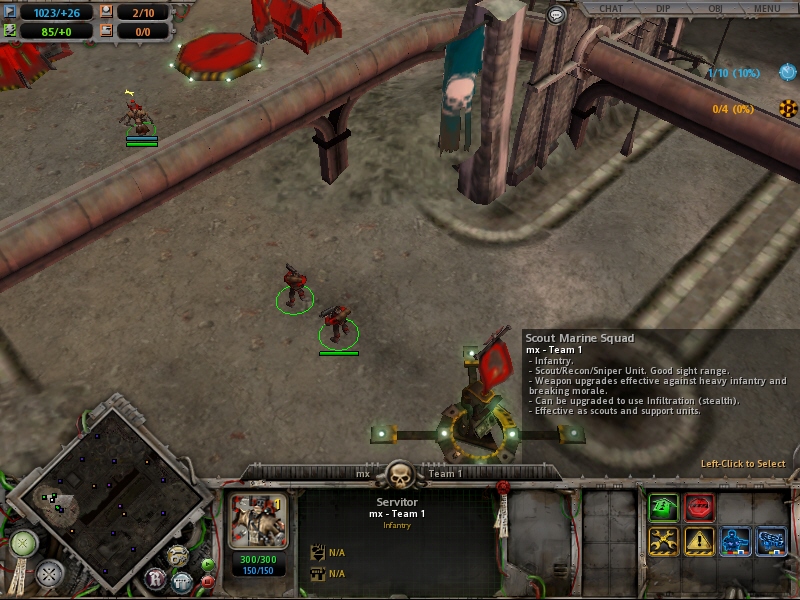Image resolution: width=800 pixels, height=600 pixels.
Task: Click the blue clock strategic point icon
Action: pyautogui.click(x=787, y=73)
